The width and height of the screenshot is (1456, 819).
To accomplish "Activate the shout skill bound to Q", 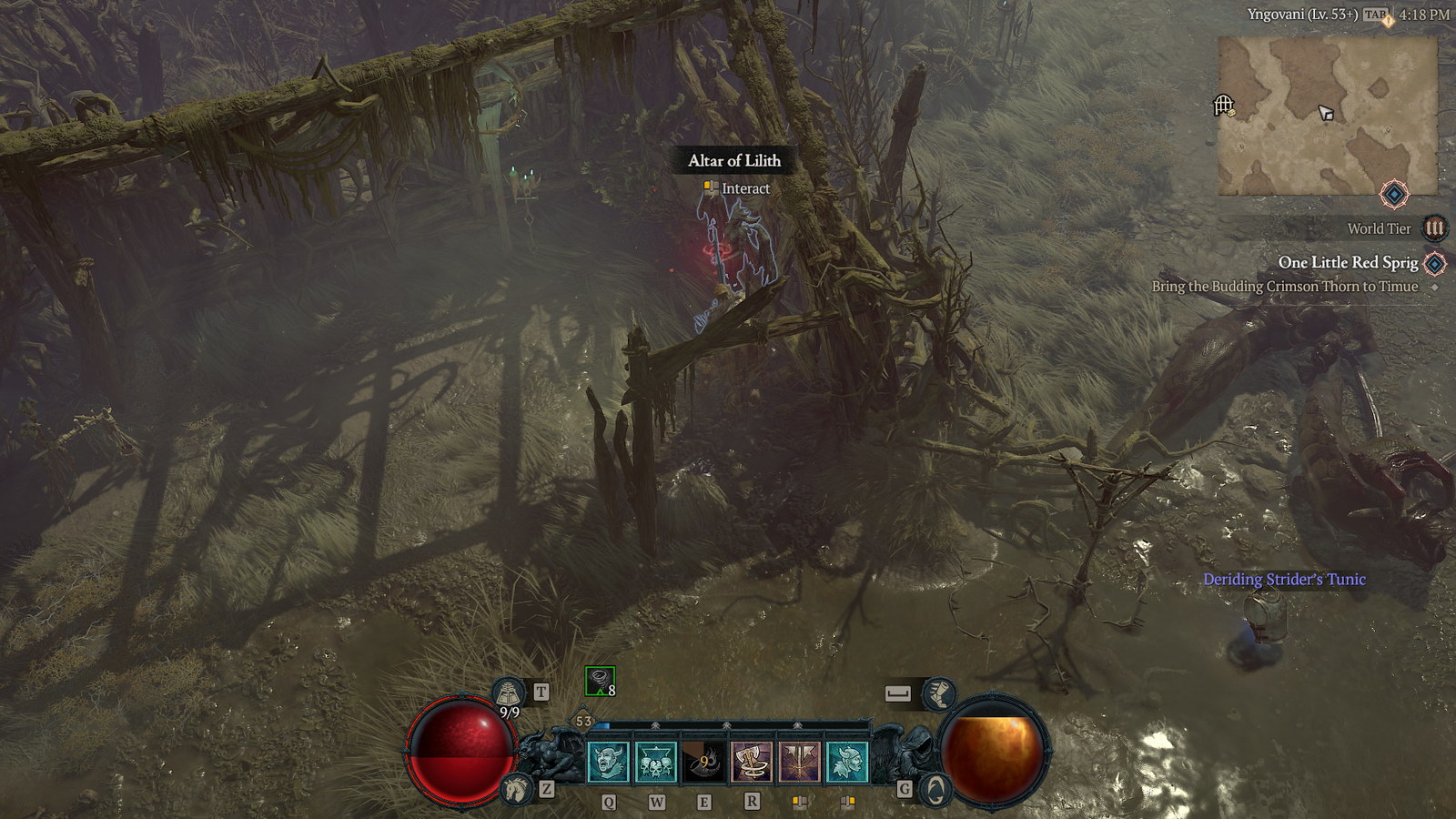I will point(608,761).
